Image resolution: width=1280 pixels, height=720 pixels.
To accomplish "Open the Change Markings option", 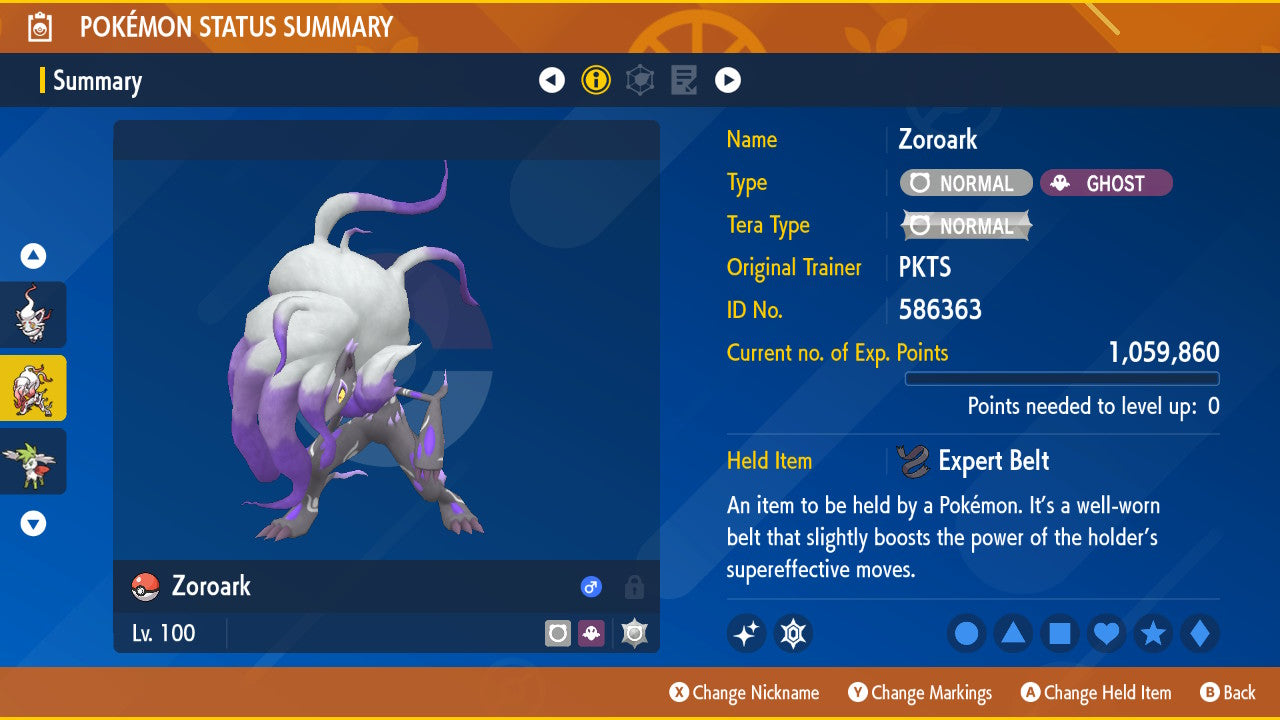I will pos(920,693).
